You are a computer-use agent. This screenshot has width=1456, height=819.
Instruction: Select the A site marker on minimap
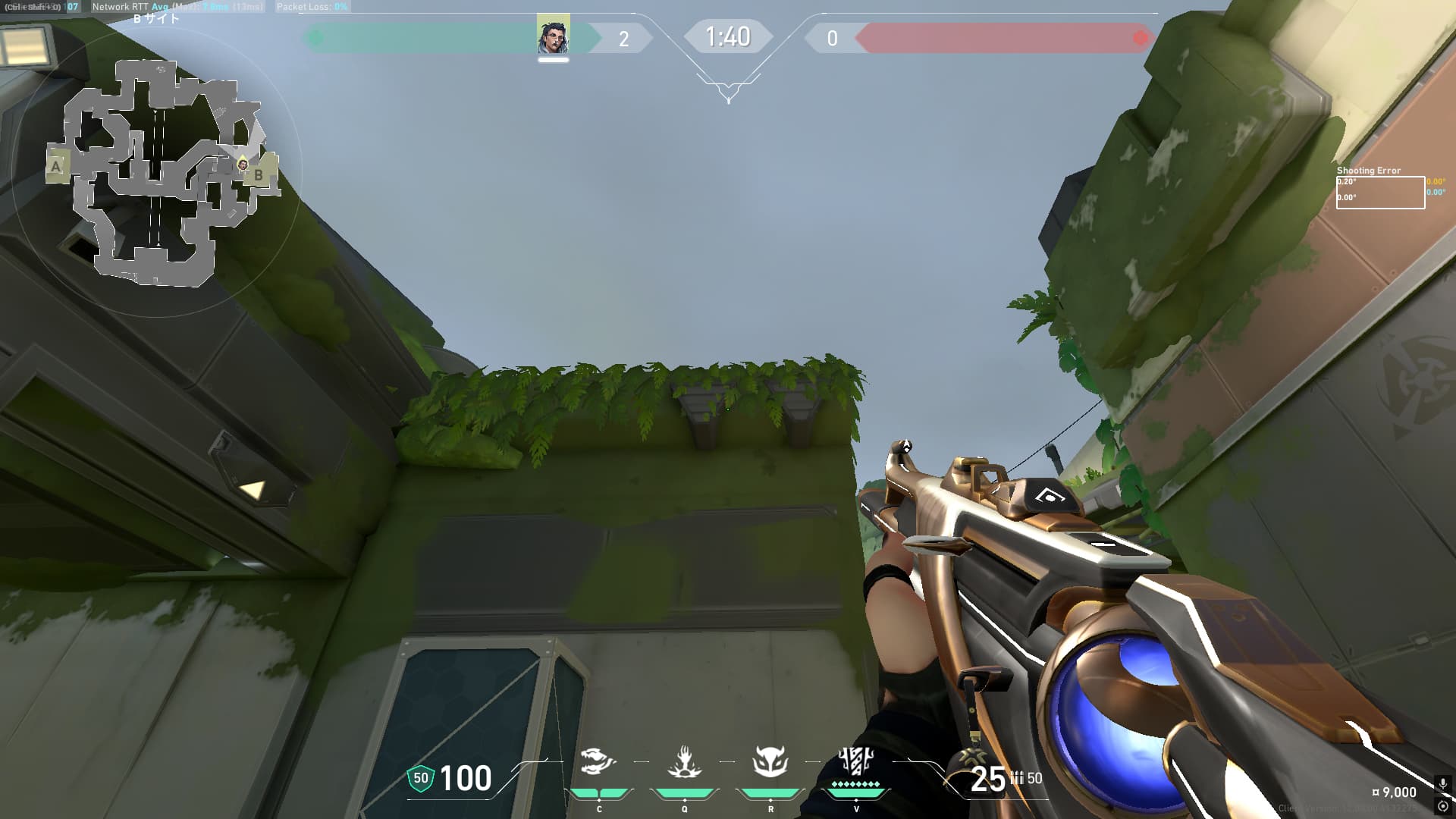tap(56, 166)
